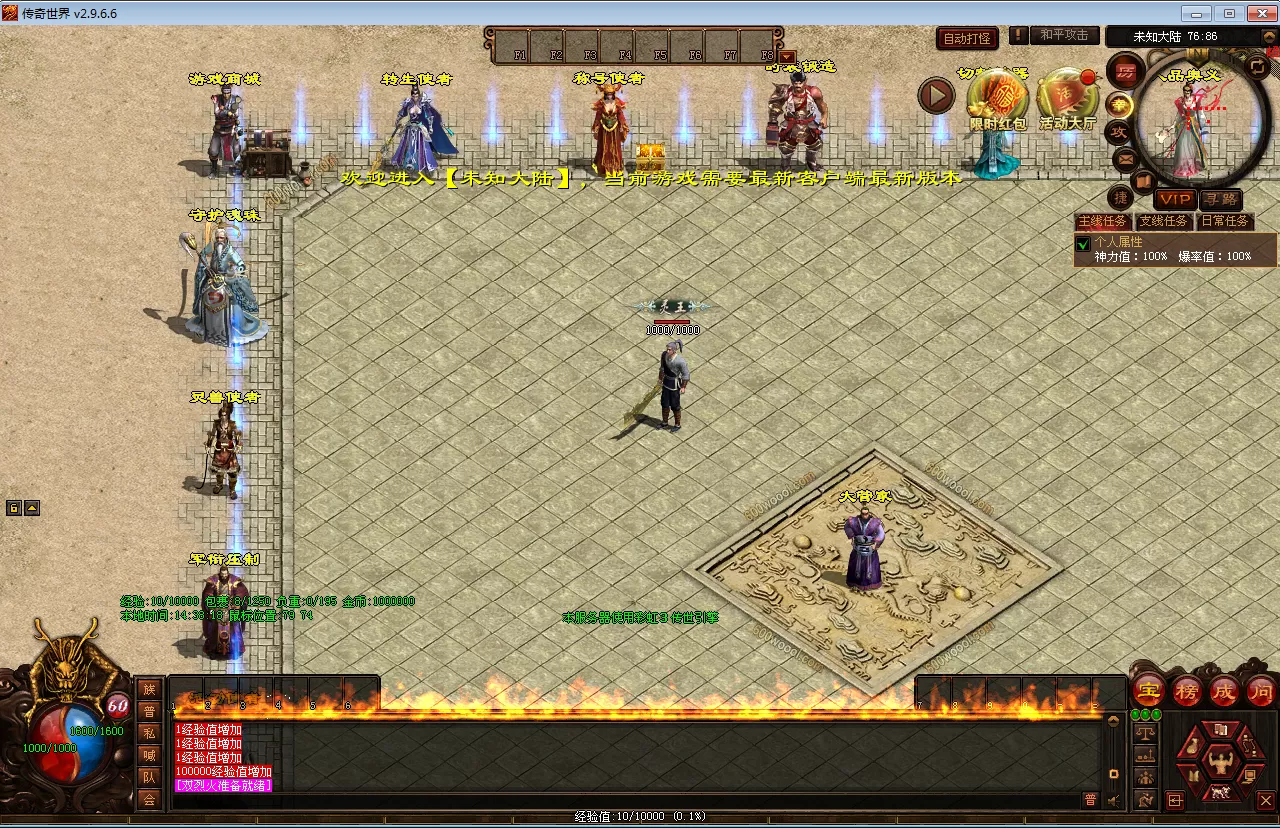Toggle the 个人属性 checkbox
This screenshot has width=1280, height=828.
1082,244
